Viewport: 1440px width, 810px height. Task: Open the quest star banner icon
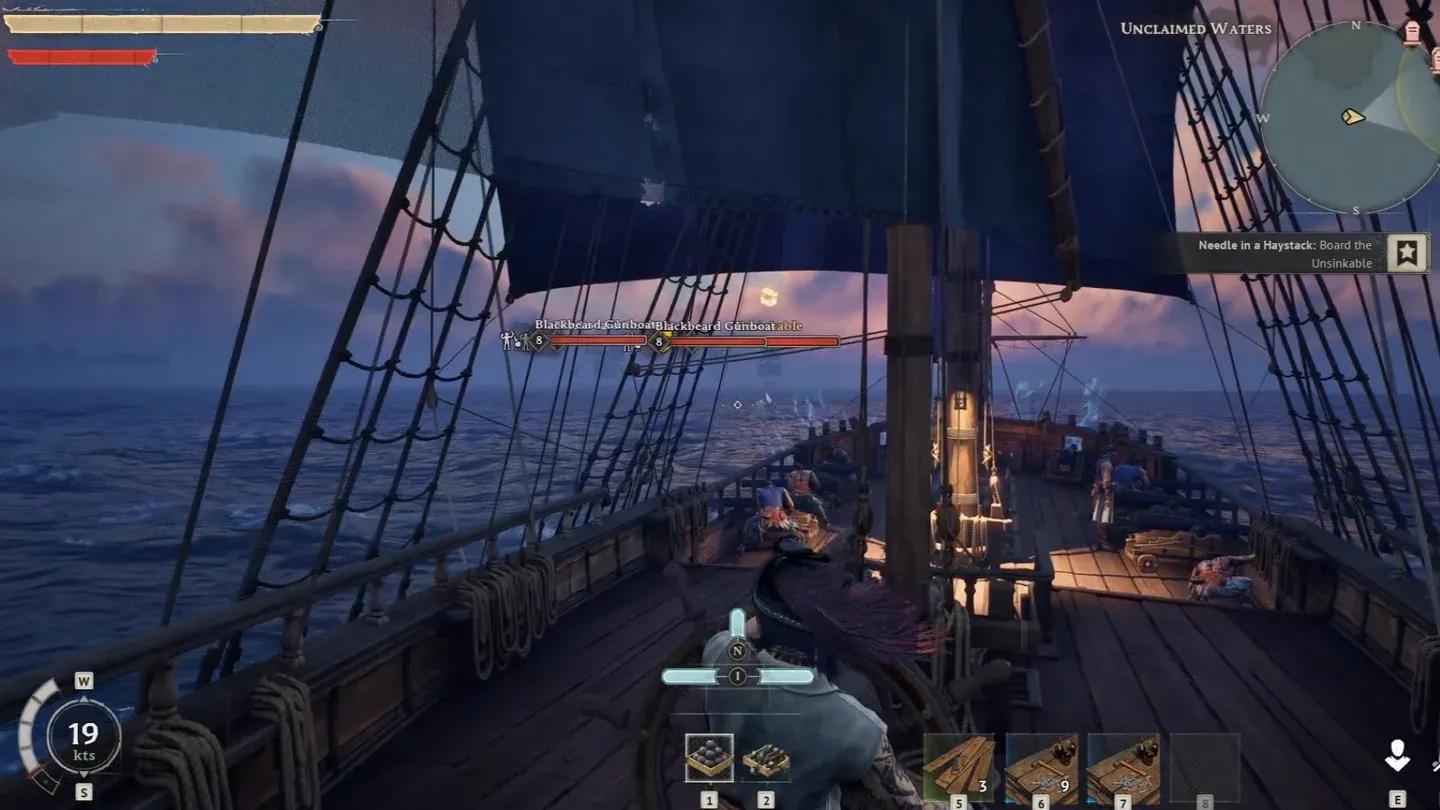click(x=1407, y=253)
